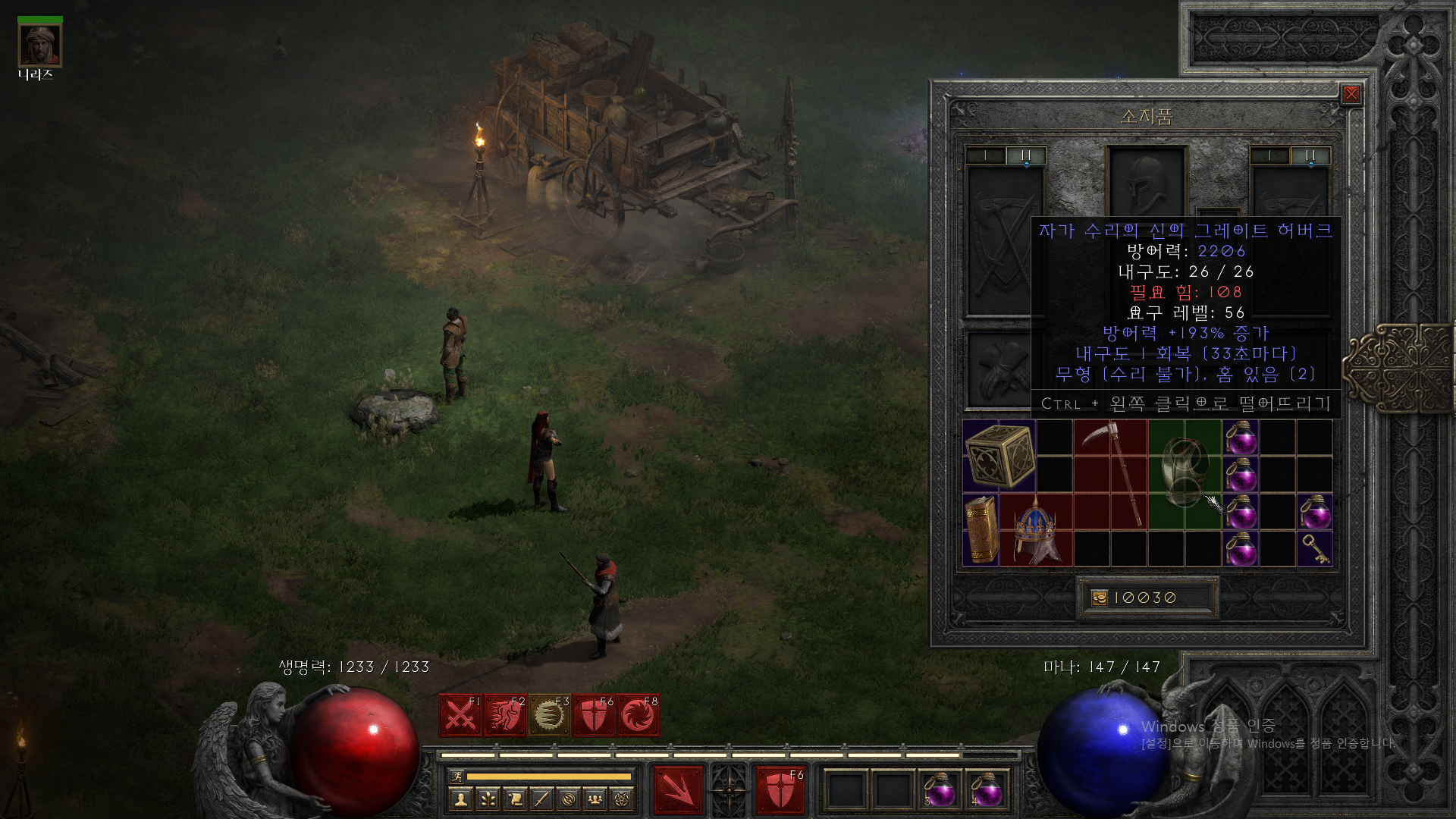This screenshot has width=1456, height=819.
Task: Select the Horadric Cube in inventory
Action: tap(999, 455)
